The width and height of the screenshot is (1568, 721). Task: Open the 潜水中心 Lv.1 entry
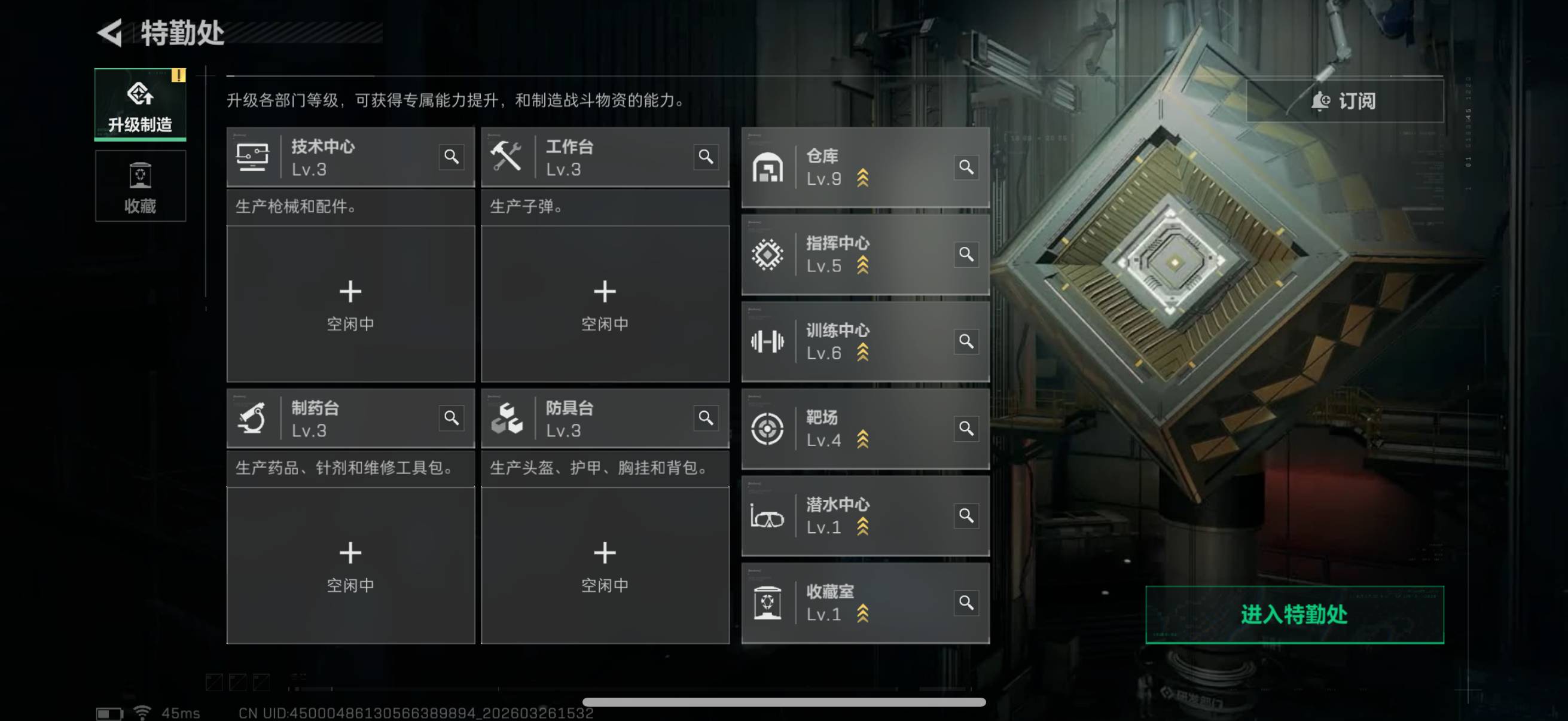point(852,515)
